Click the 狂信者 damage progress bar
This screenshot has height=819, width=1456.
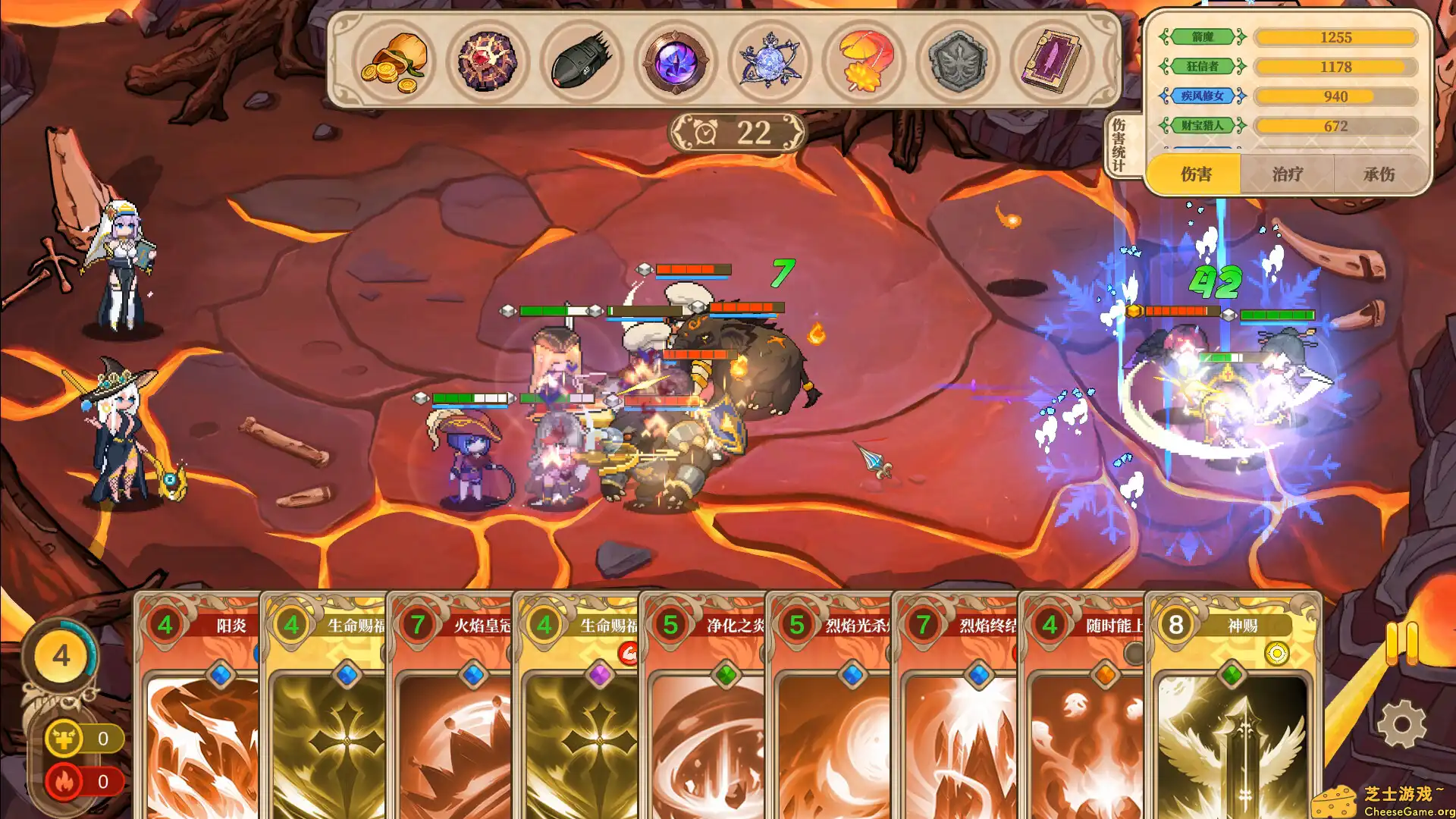pyautogui.click(x=1336, y=67)
